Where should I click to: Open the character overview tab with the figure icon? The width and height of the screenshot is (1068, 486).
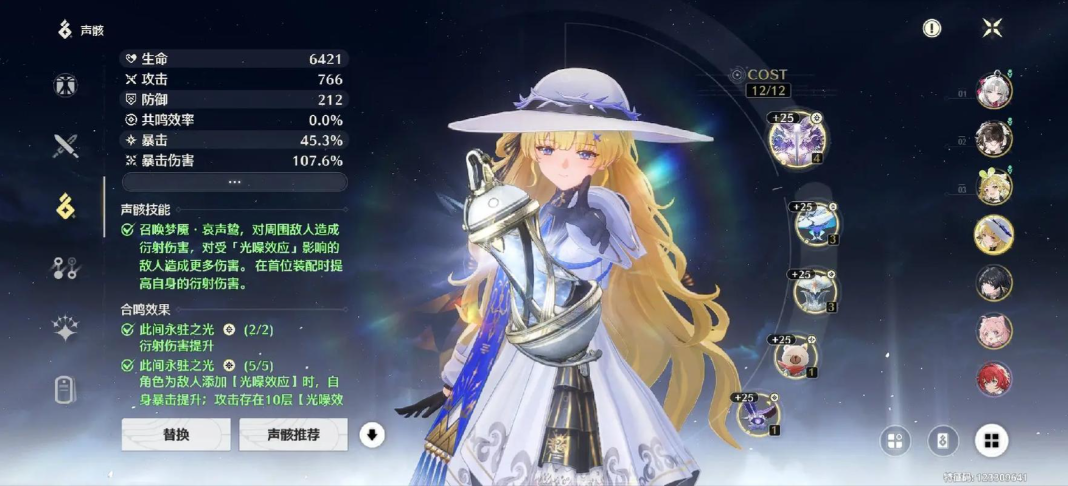(x=66, y=85)
